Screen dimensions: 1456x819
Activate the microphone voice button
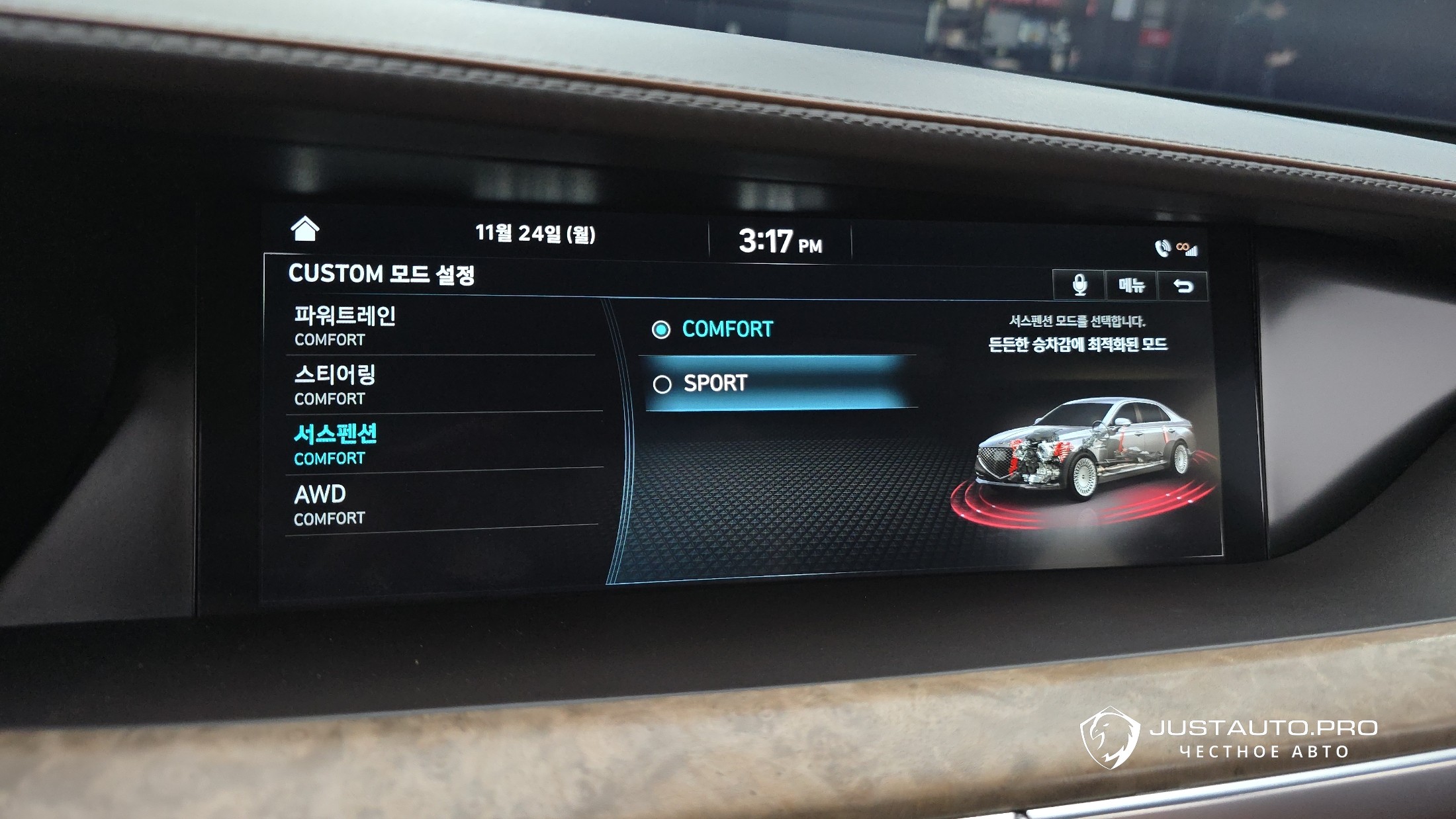click(x=1079, y=285)
